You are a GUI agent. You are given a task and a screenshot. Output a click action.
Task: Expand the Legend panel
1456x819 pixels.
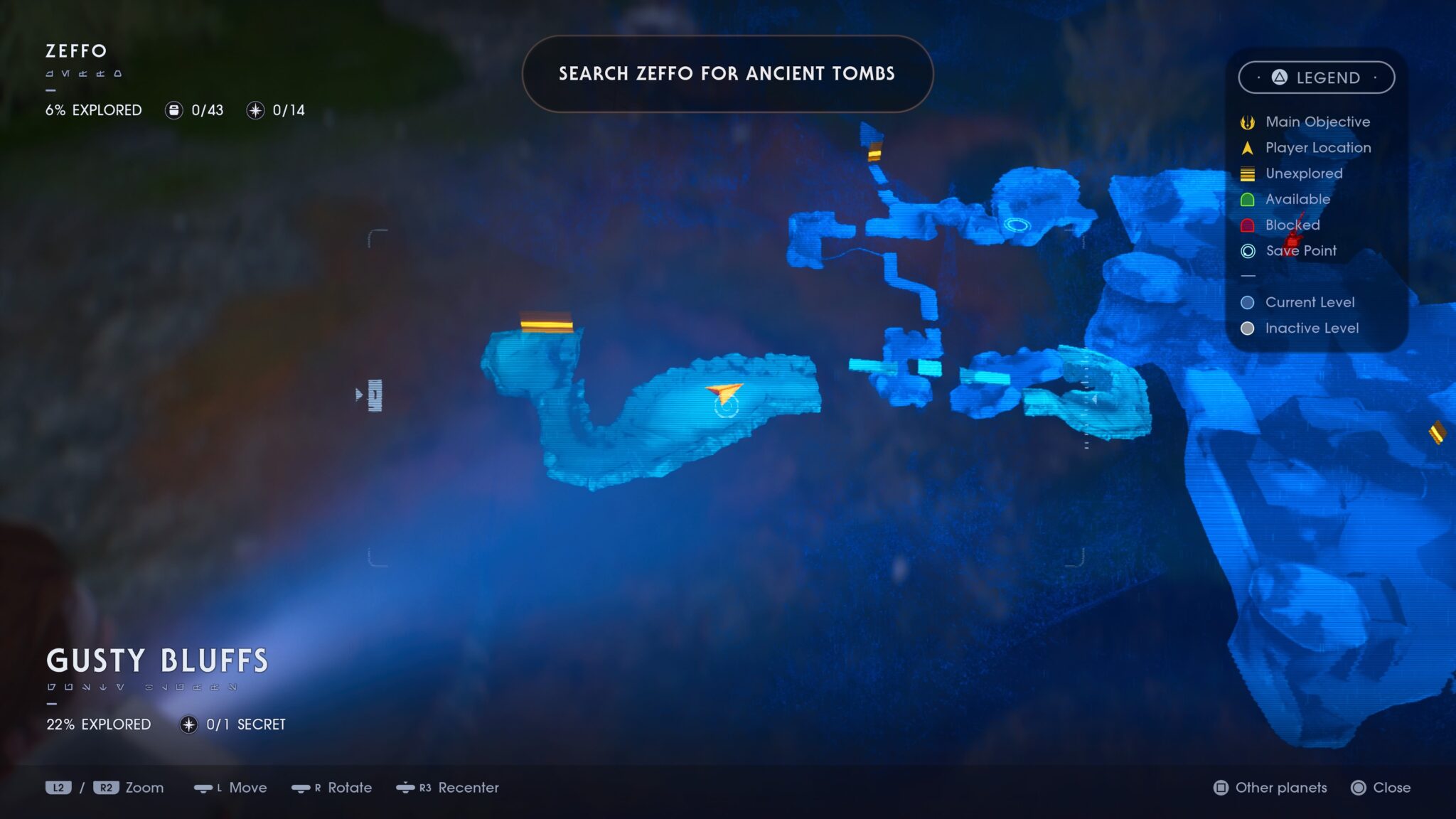[1317, 78]
